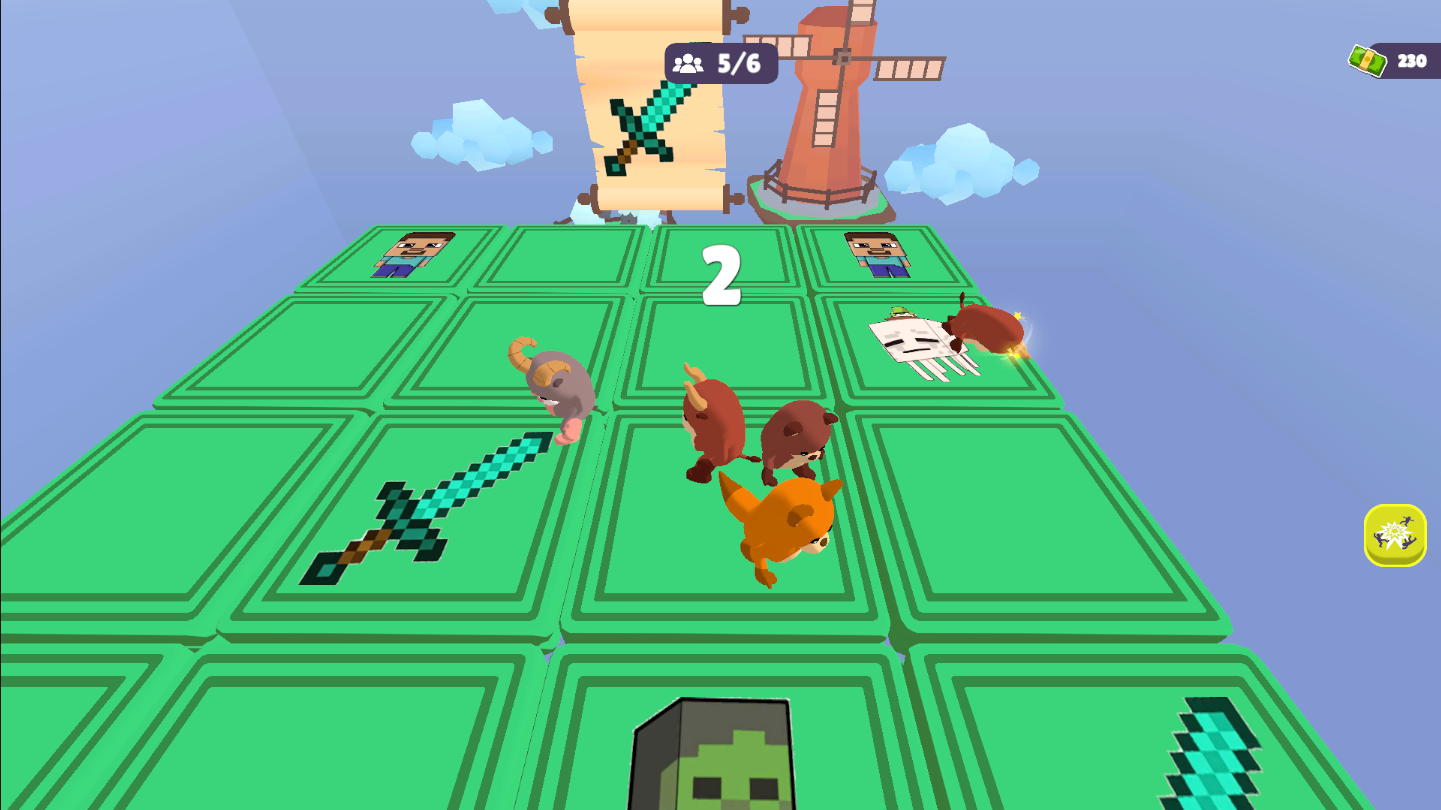This screenshot has width=1441, height=810.
Task: Click the green cash money icon
Action: (1366, 60)
